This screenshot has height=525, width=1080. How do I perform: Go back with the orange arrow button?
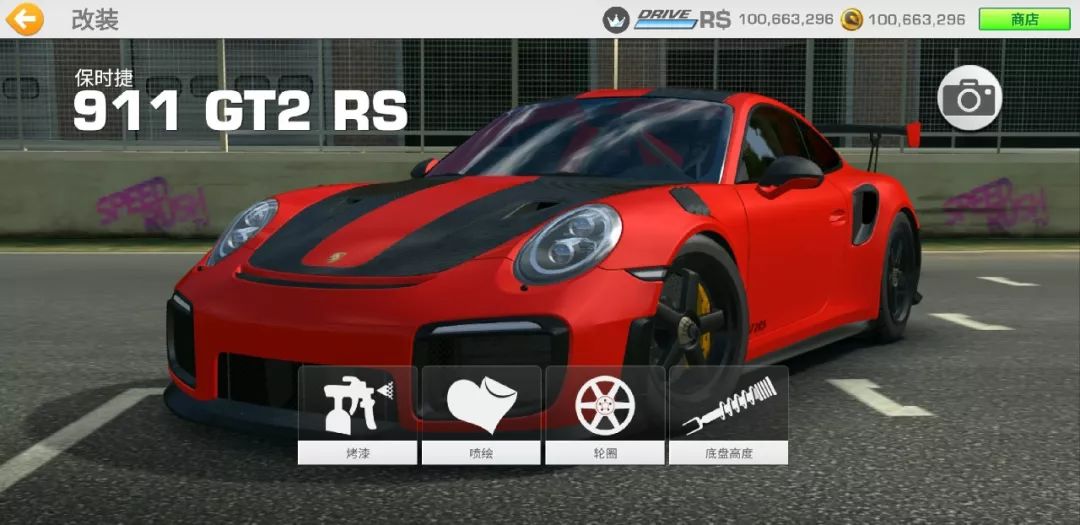(25, 19)
